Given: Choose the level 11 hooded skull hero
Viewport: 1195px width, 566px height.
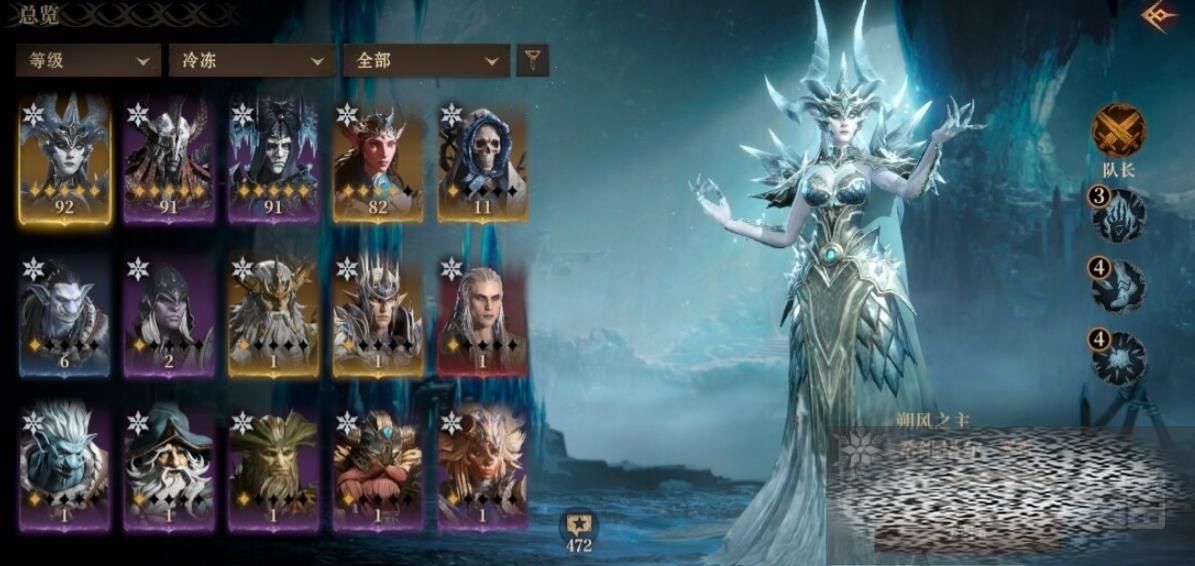Looking at the screenshot, I should pyautogui.click(x=482, y=160).
